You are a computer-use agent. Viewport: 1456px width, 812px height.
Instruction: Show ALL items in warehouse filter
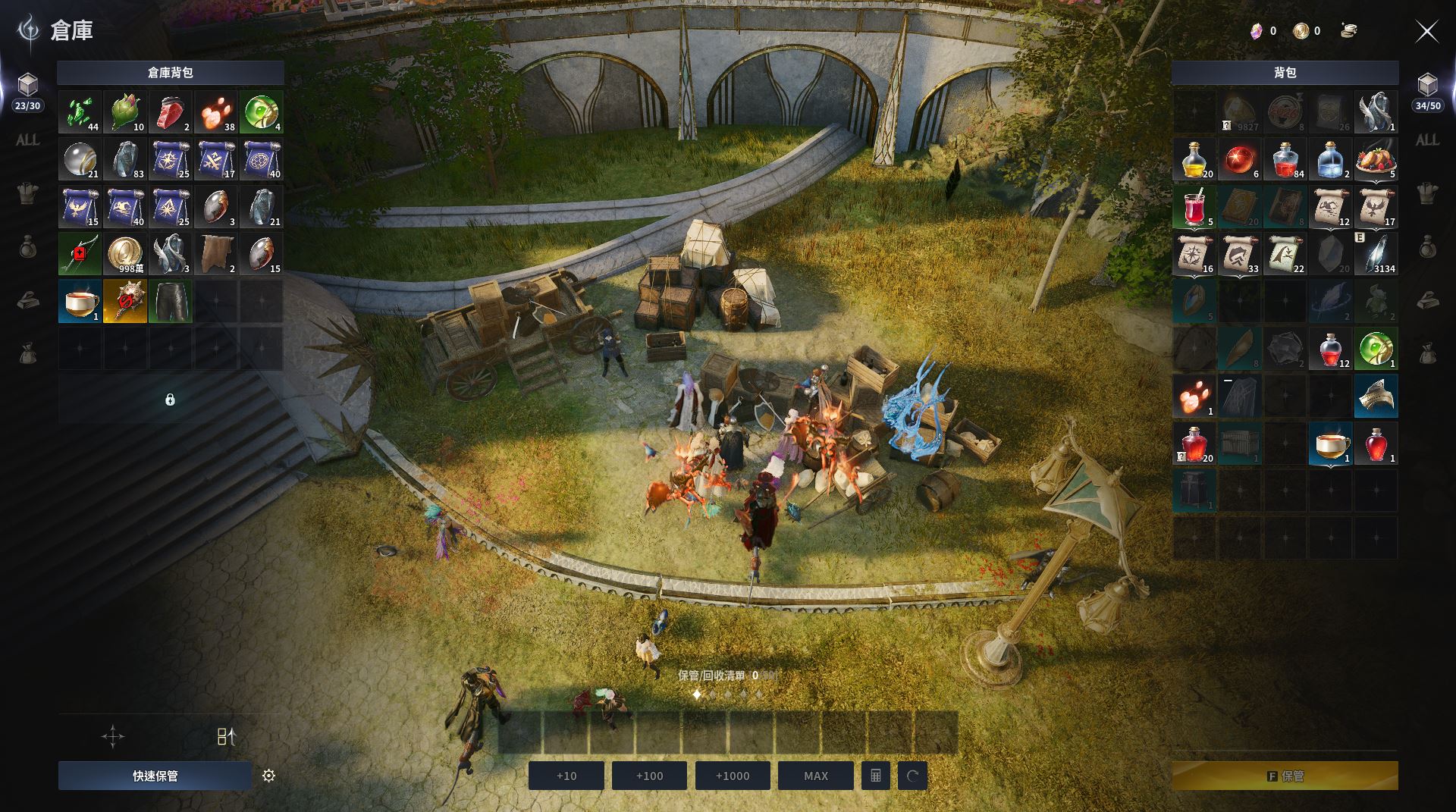click(27, 140)
